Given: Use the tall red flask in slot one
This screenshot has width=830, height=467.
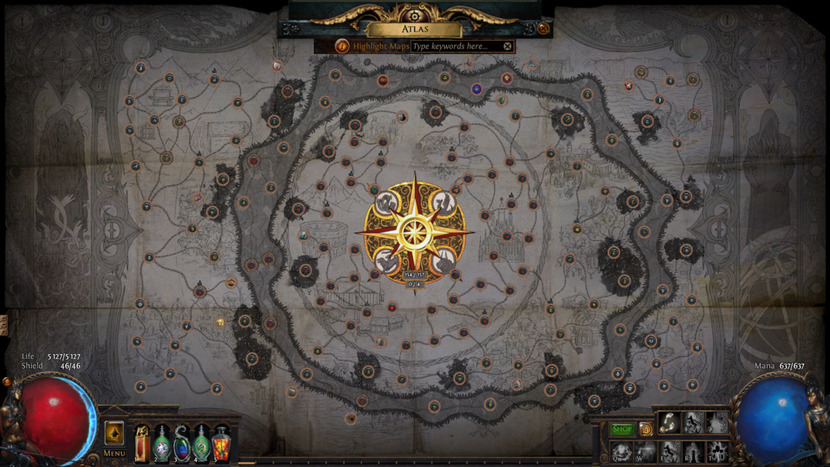Looking at the screenshot, I should (x=141, y=441).
